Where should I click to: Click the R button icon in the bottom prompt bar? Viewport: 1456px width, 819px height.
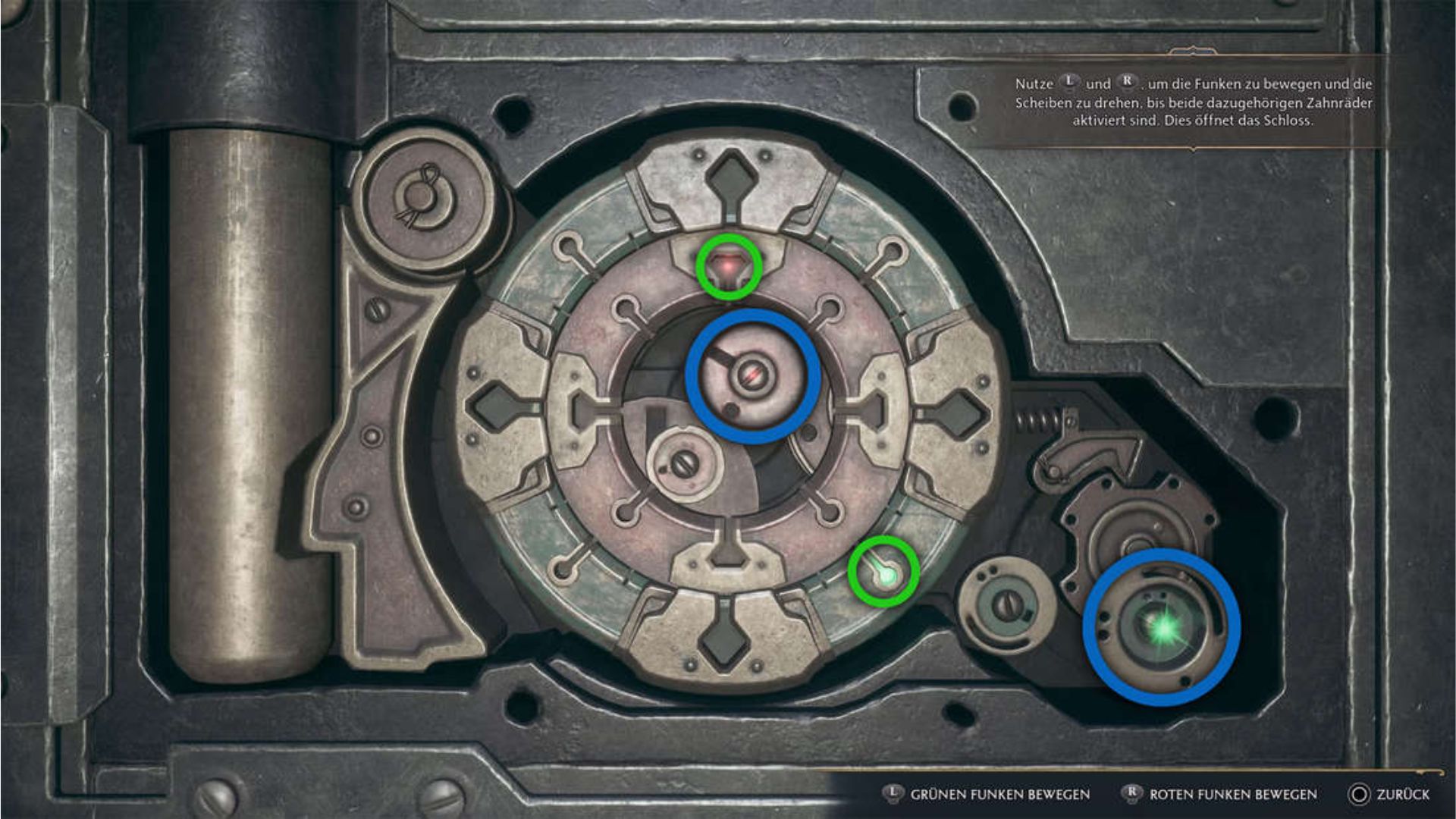click(x=1132, y=794)
